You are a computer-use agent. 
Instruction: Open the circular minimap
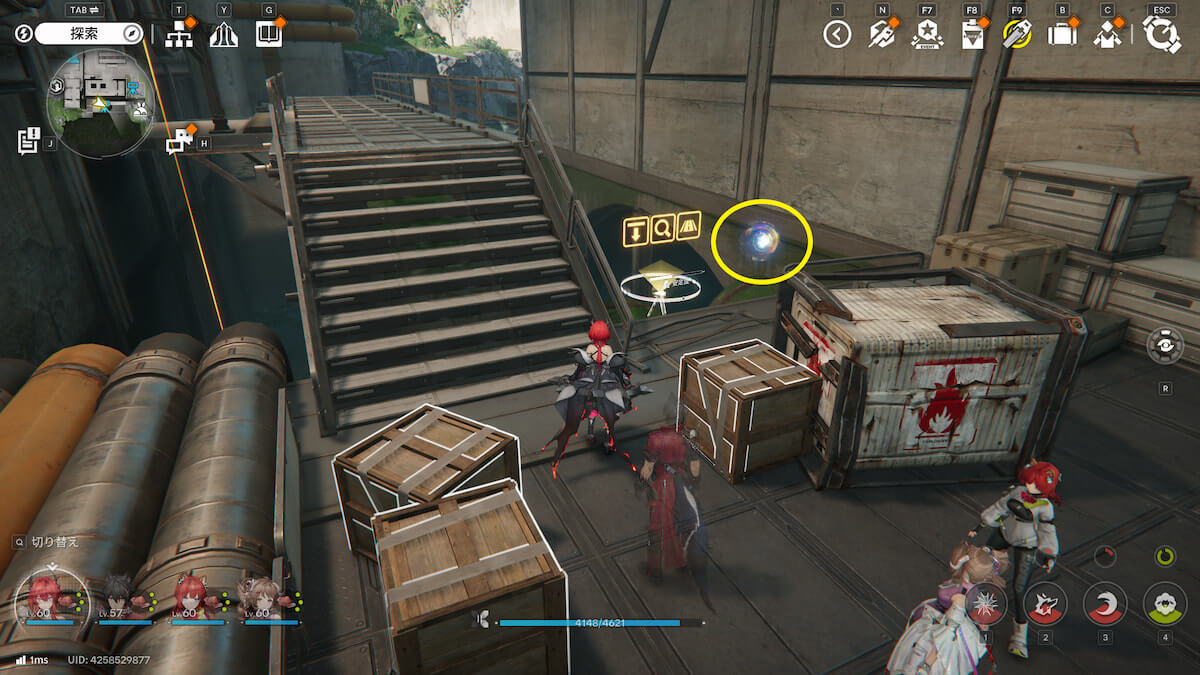[100, 104]
